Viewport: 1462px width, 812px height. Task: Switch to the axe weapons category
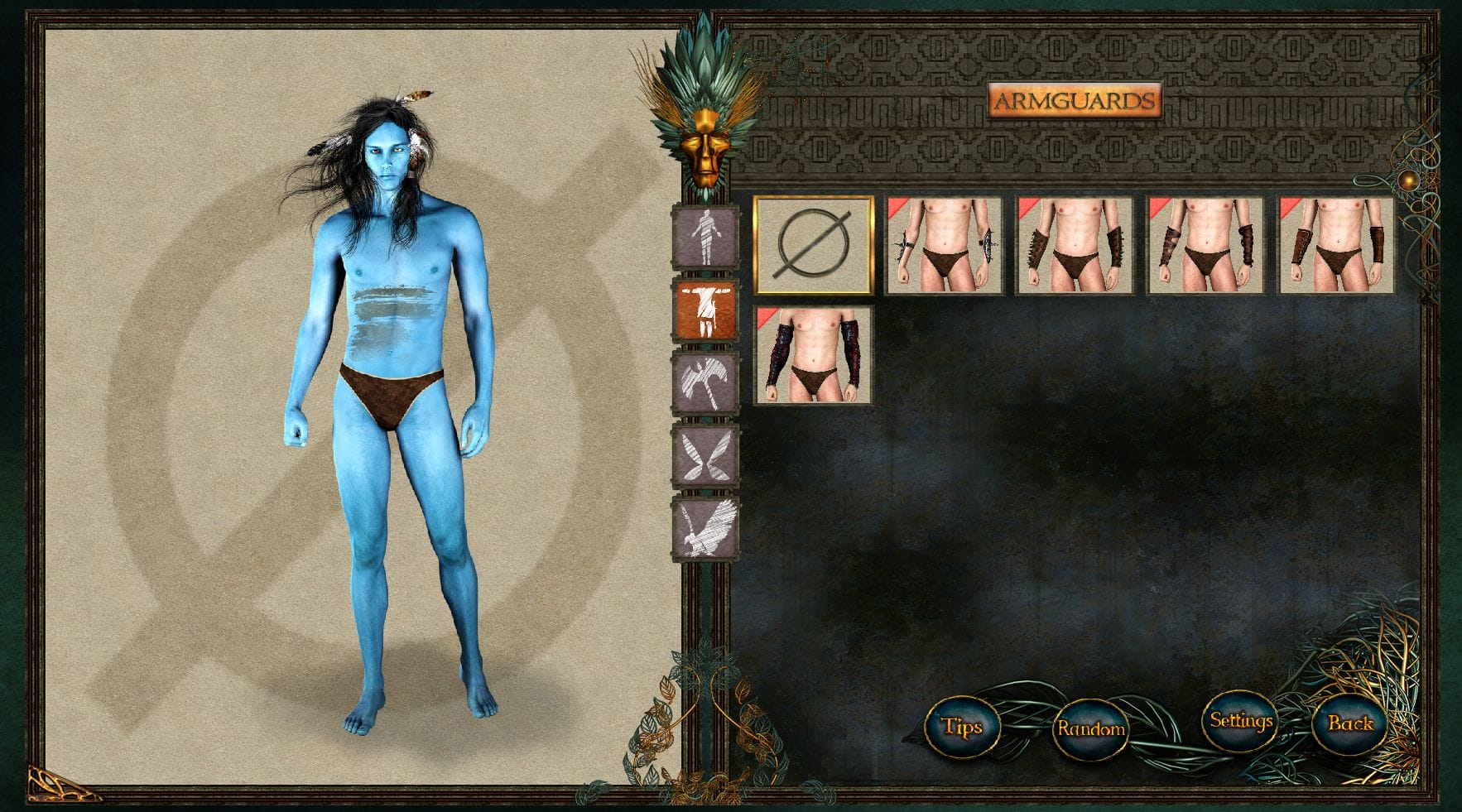705,382
